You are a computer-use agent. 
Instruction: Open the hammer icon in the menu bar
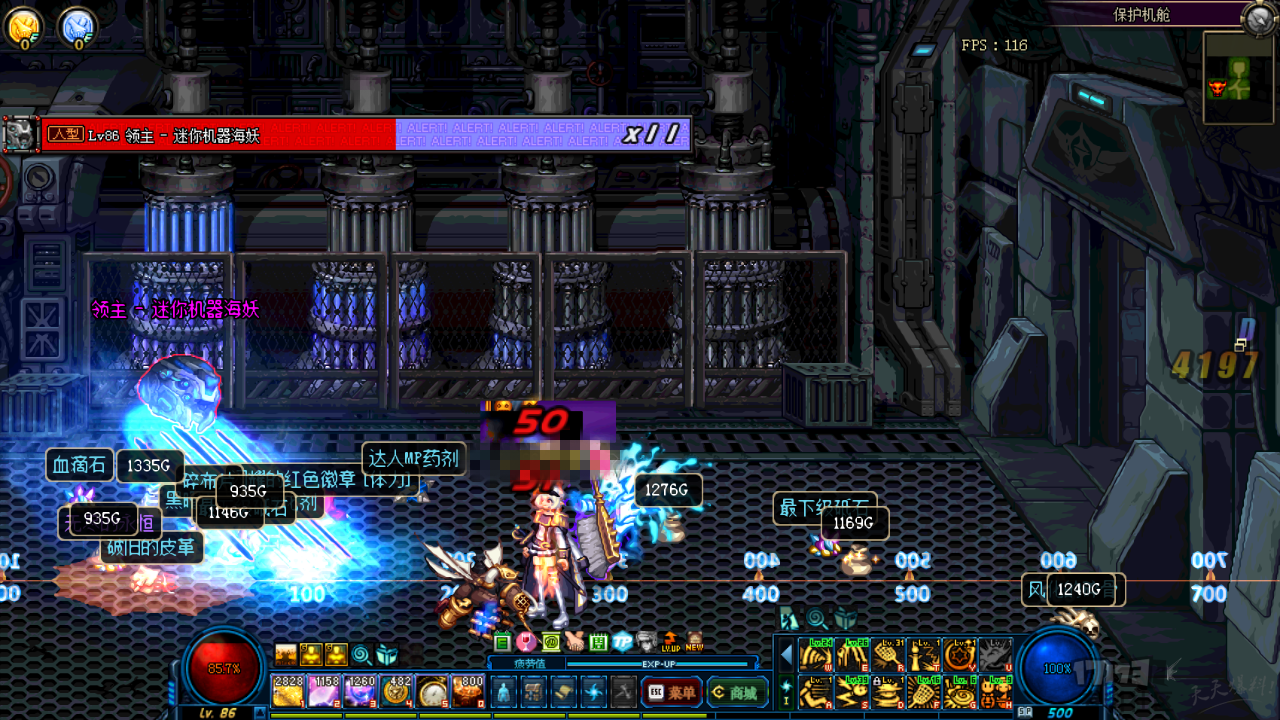[624, 691]
